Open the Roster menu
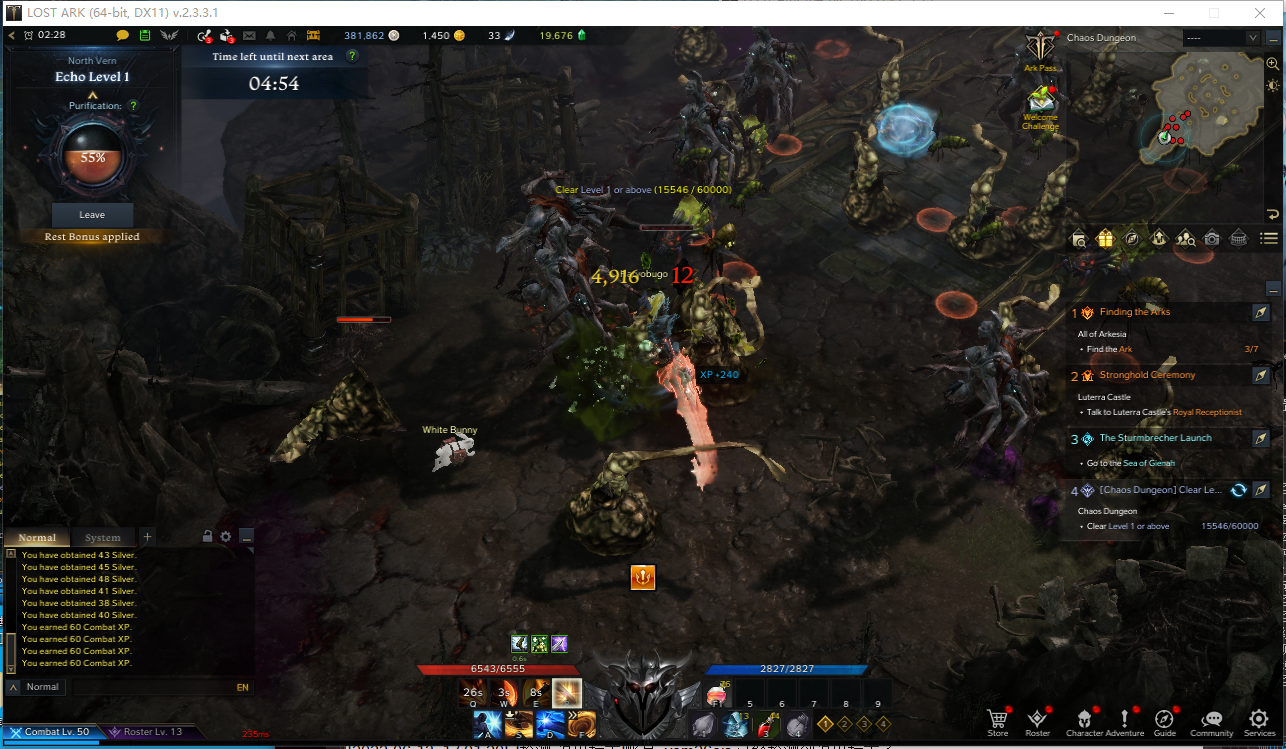 click(1038, 720)
